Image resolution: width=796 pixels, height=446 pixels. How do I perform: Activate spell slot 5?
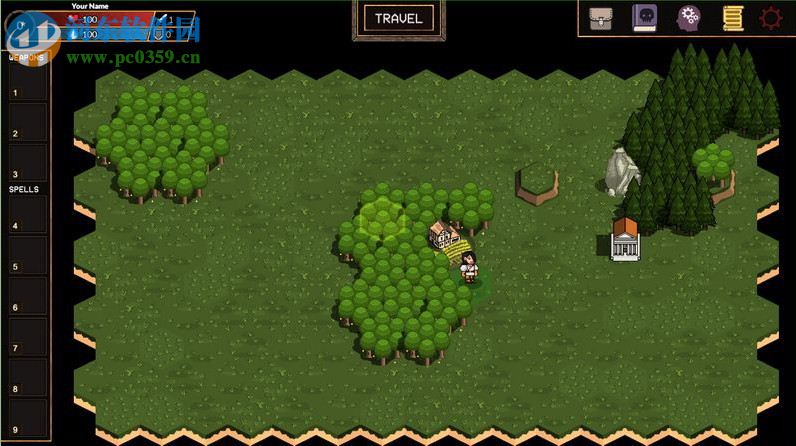click(x=27, y=261)
